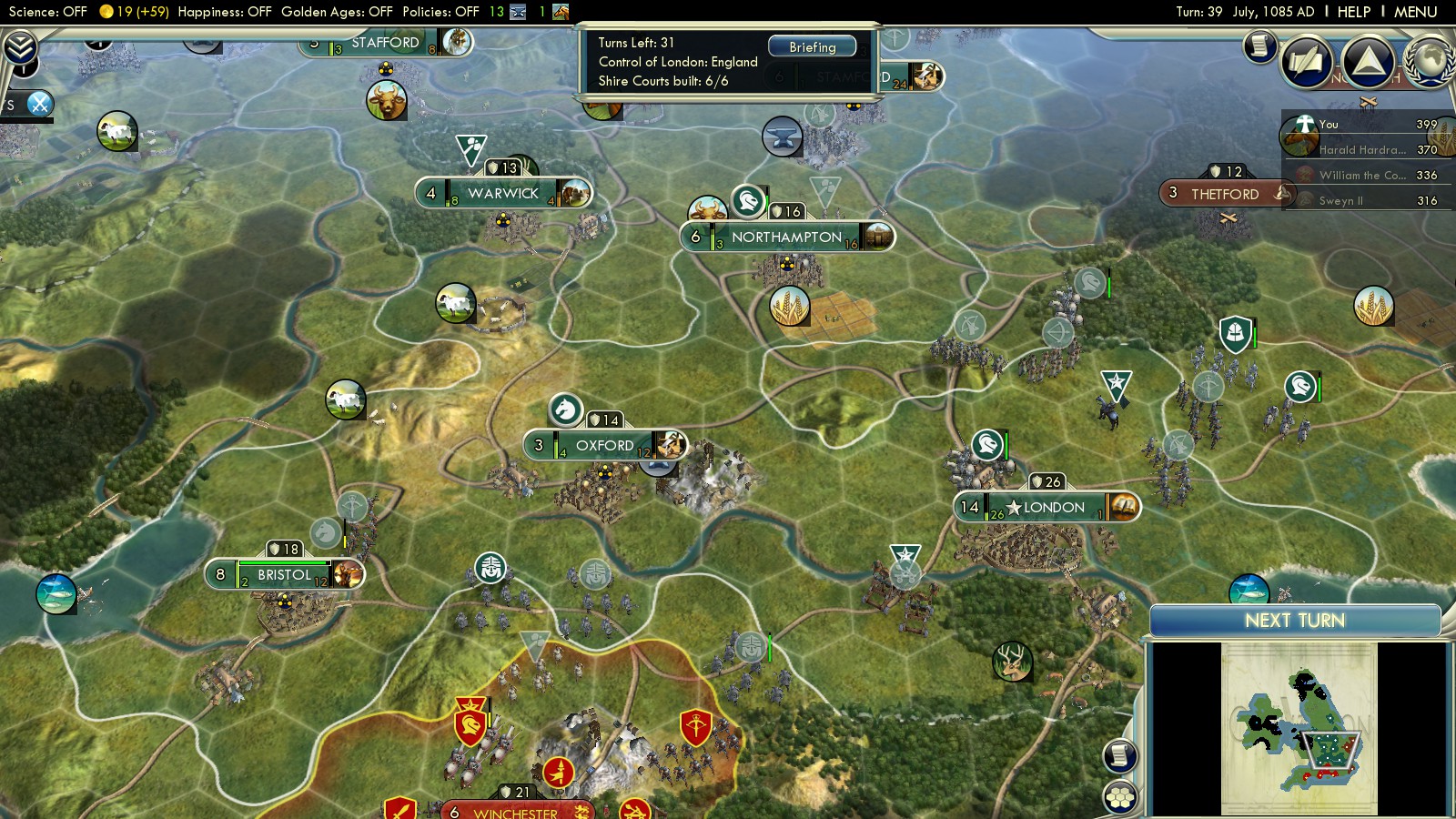The image size is (1456, 819).
Task: Open the London city banner
Action: click(1053, 508)
